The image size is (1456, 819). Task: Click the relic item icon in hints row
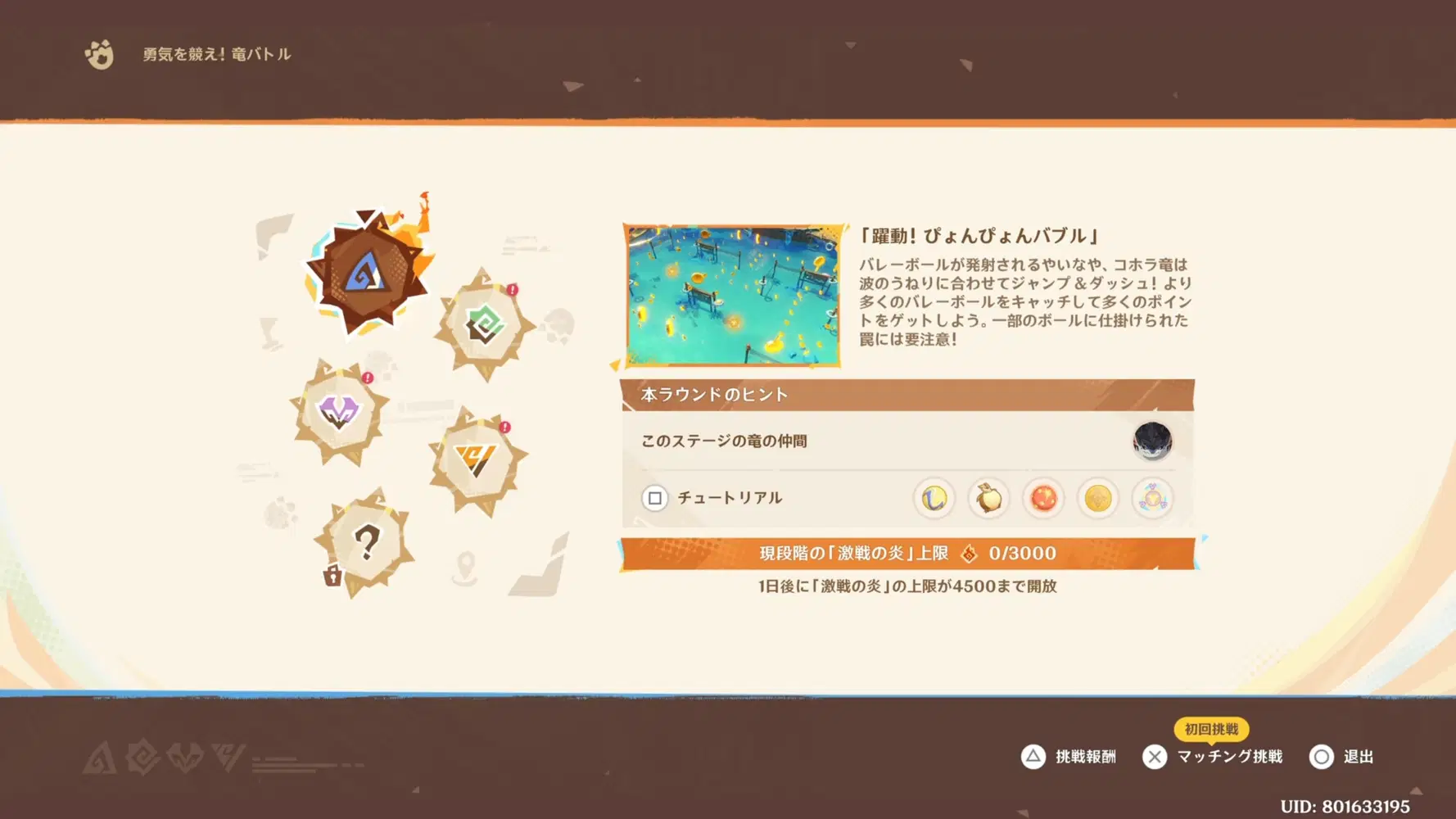1153,498
